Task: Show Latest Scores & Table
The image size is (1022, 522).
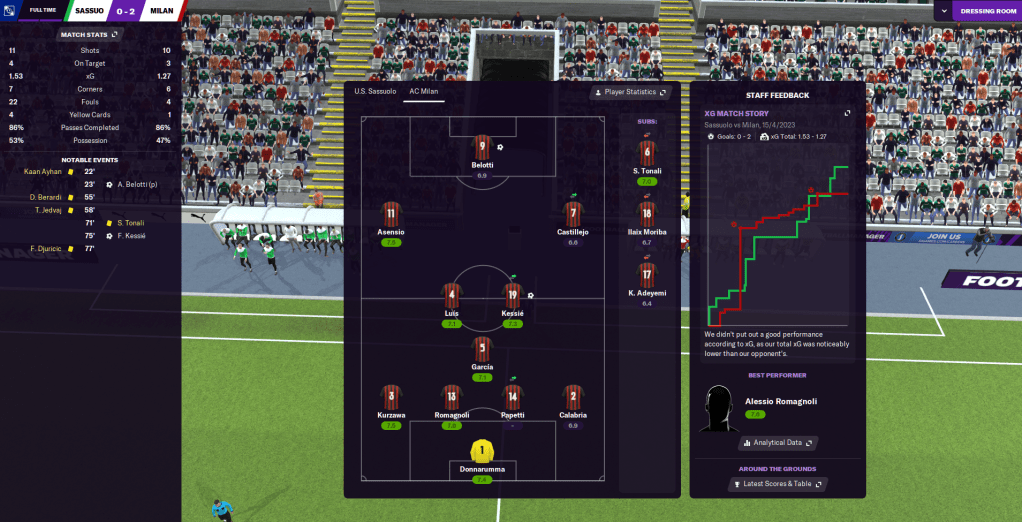Action: pyautogui.click(x=778, y=484)
